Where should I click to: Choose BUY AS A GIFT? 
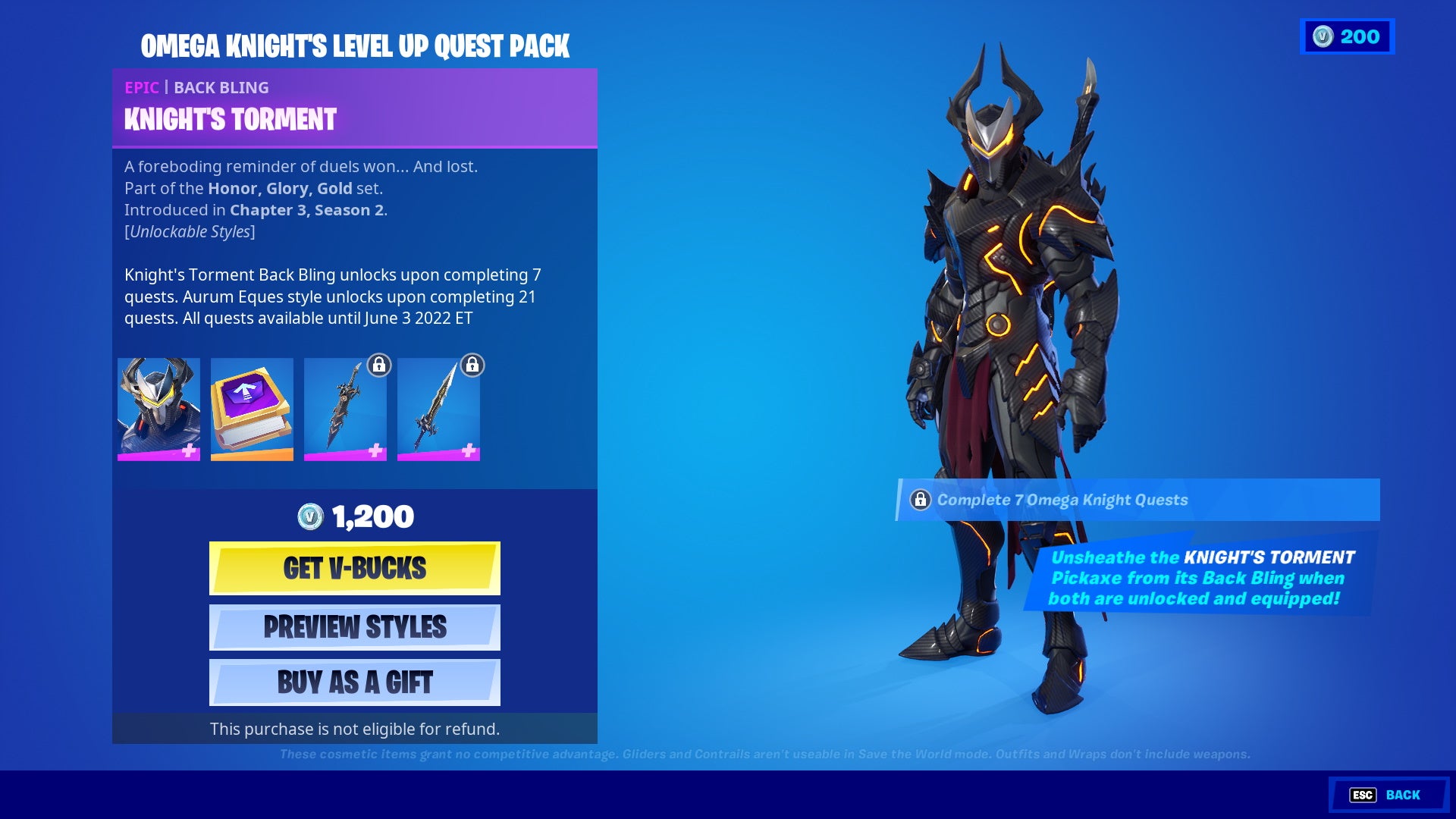[x=354, y=682]
